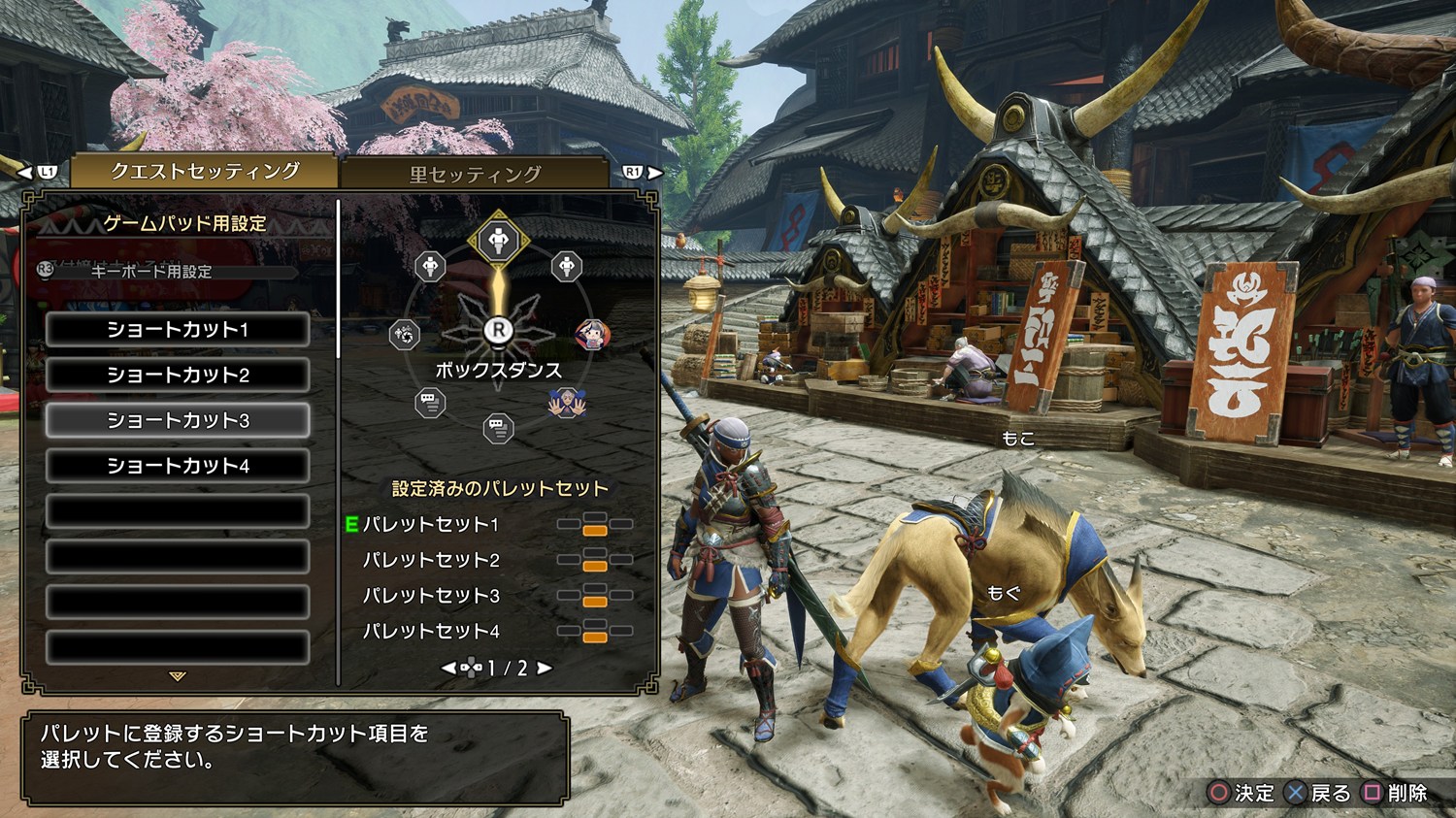Select the top highlighted radial gesture slot
Image resolution: width=1456 pixels, height=818 pixels.
[498, 239]
